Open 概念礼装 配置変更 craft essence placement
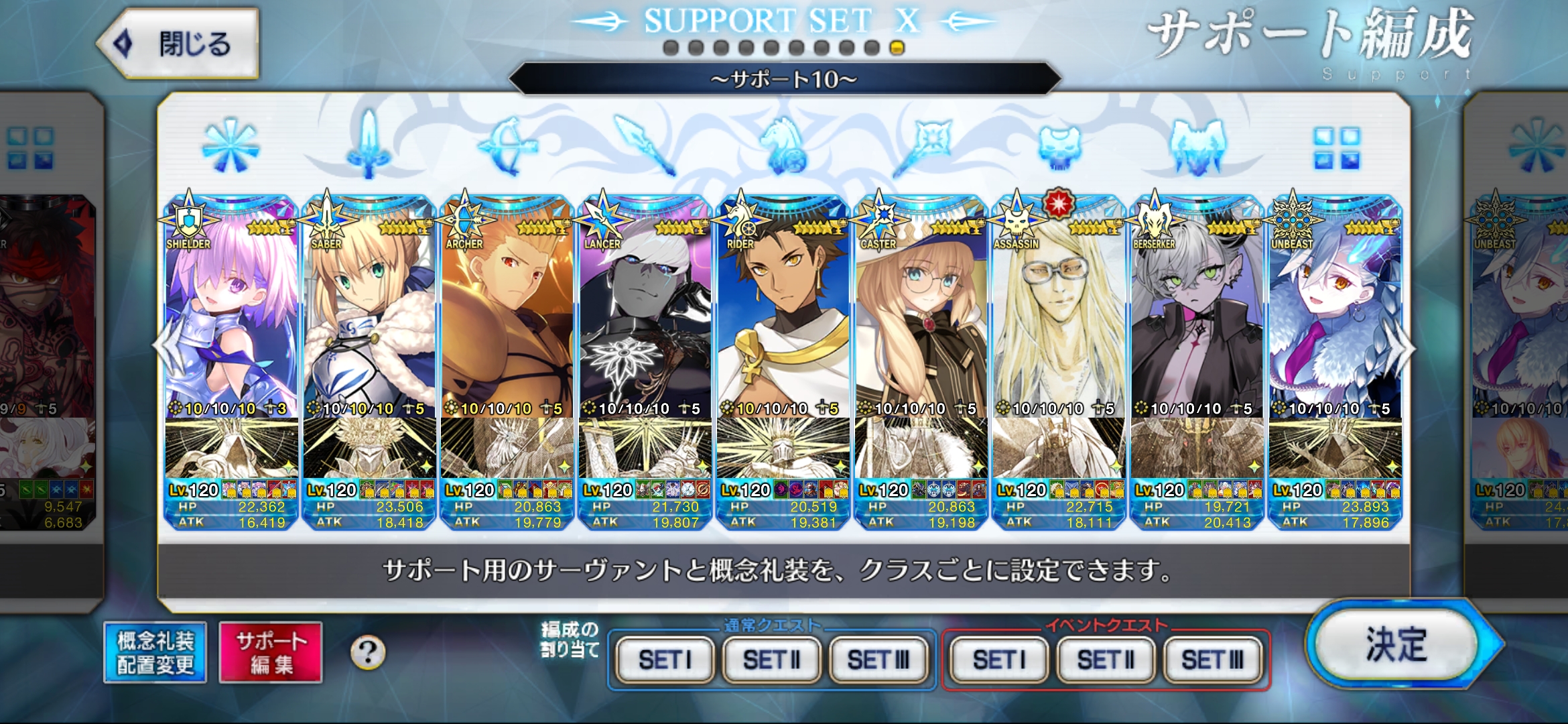The height and width of the screenshot is (724, 1568). pos(155,652)
